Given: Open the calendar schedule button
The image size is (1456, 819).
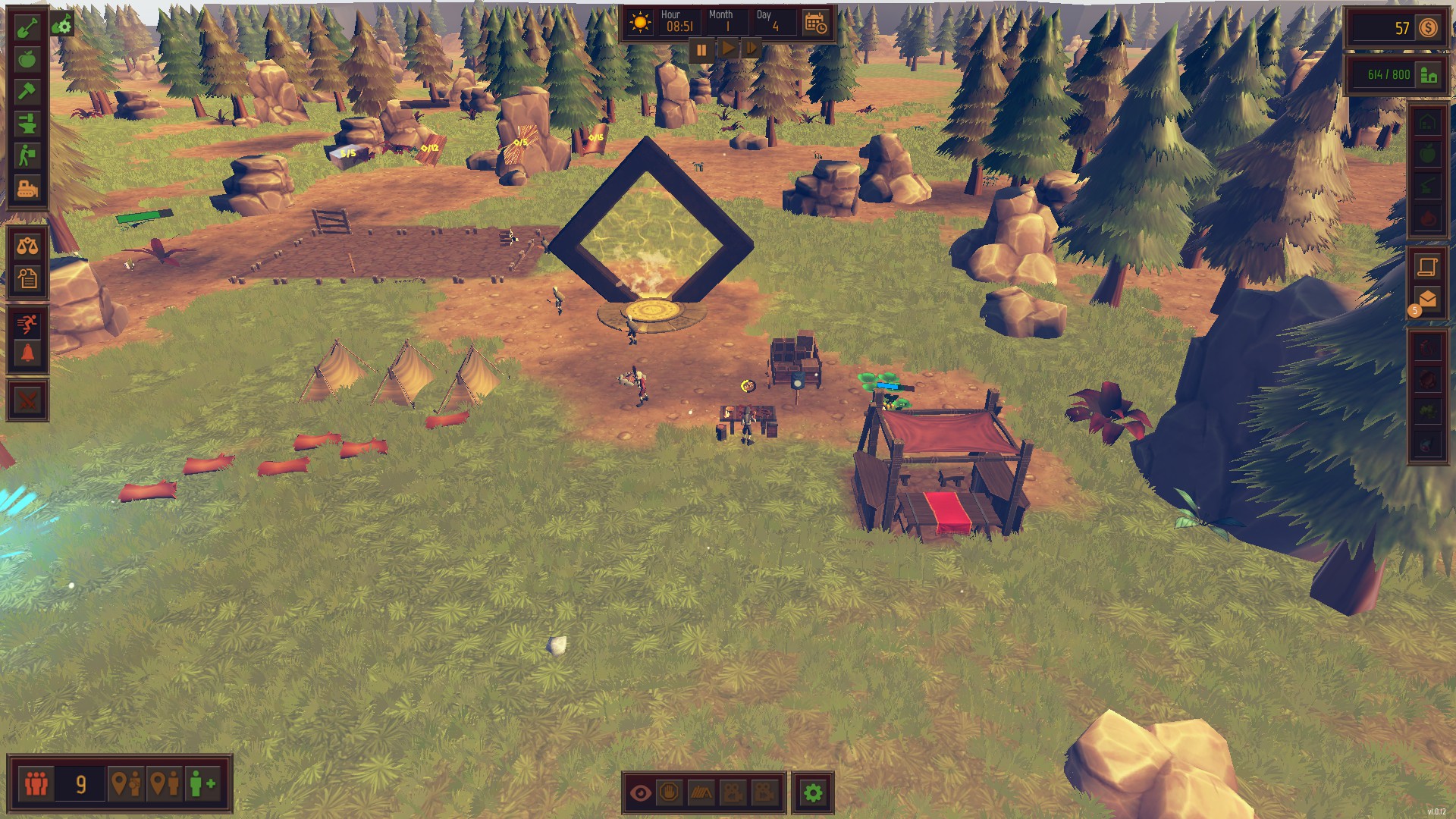Looking at the screenshot, I should pos(816,24).
